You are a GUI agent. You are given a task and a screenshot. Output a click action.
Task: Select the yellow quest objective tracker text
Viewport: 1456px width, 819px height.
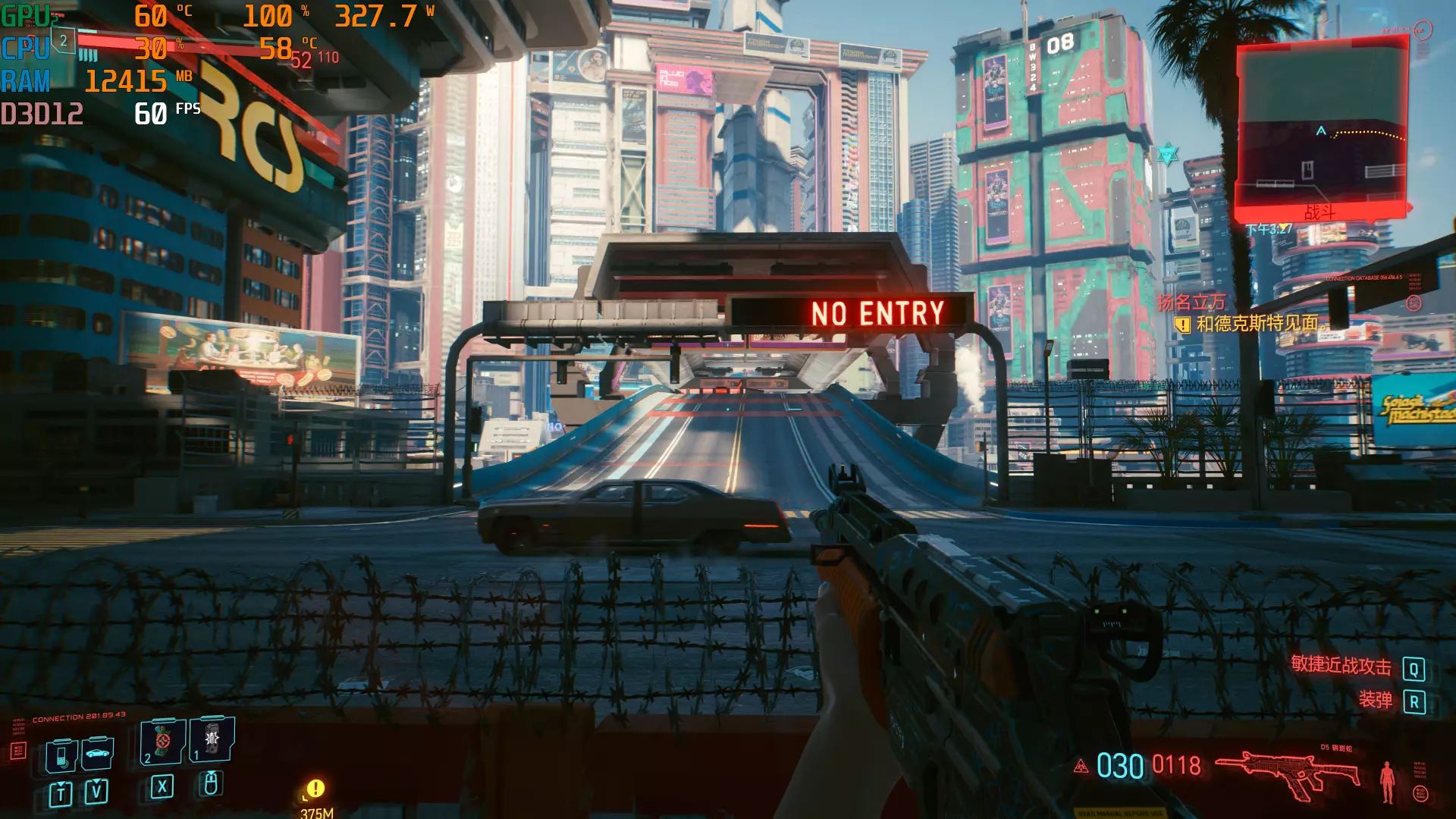pos(1257,324)
